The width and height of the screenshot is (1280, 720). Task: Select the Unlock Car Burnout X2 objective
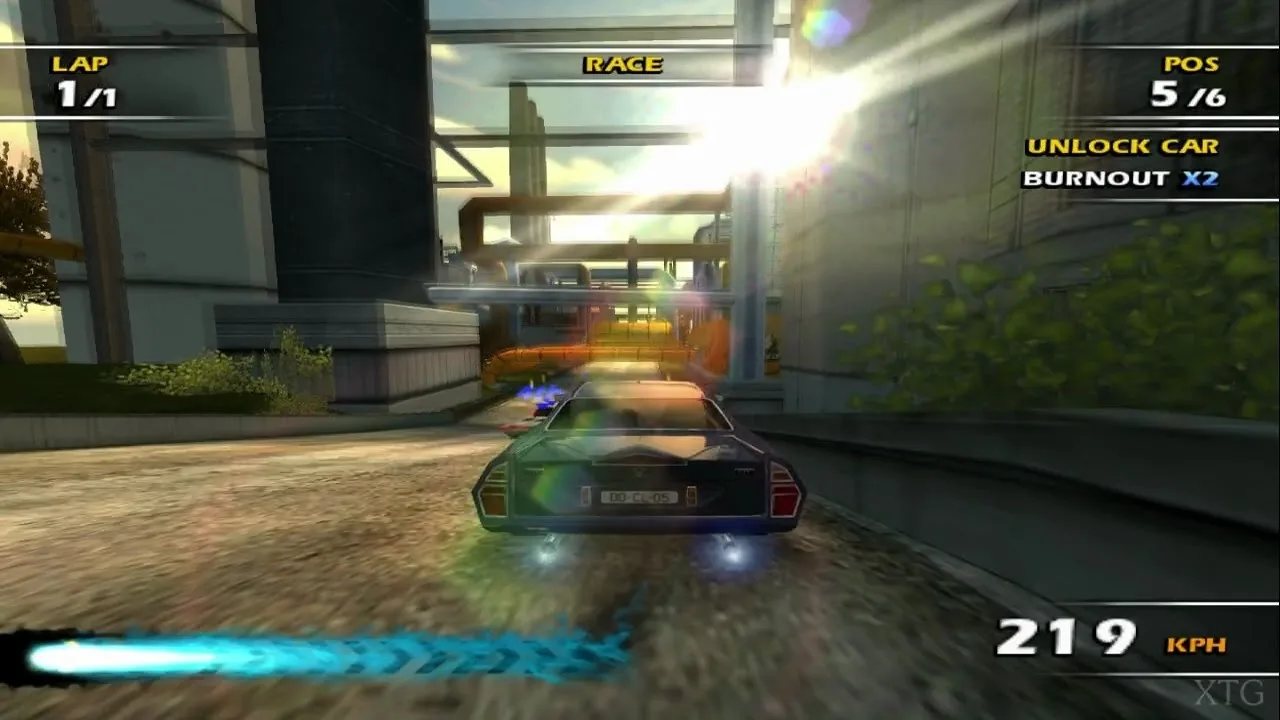click(x=1122, y=163)
